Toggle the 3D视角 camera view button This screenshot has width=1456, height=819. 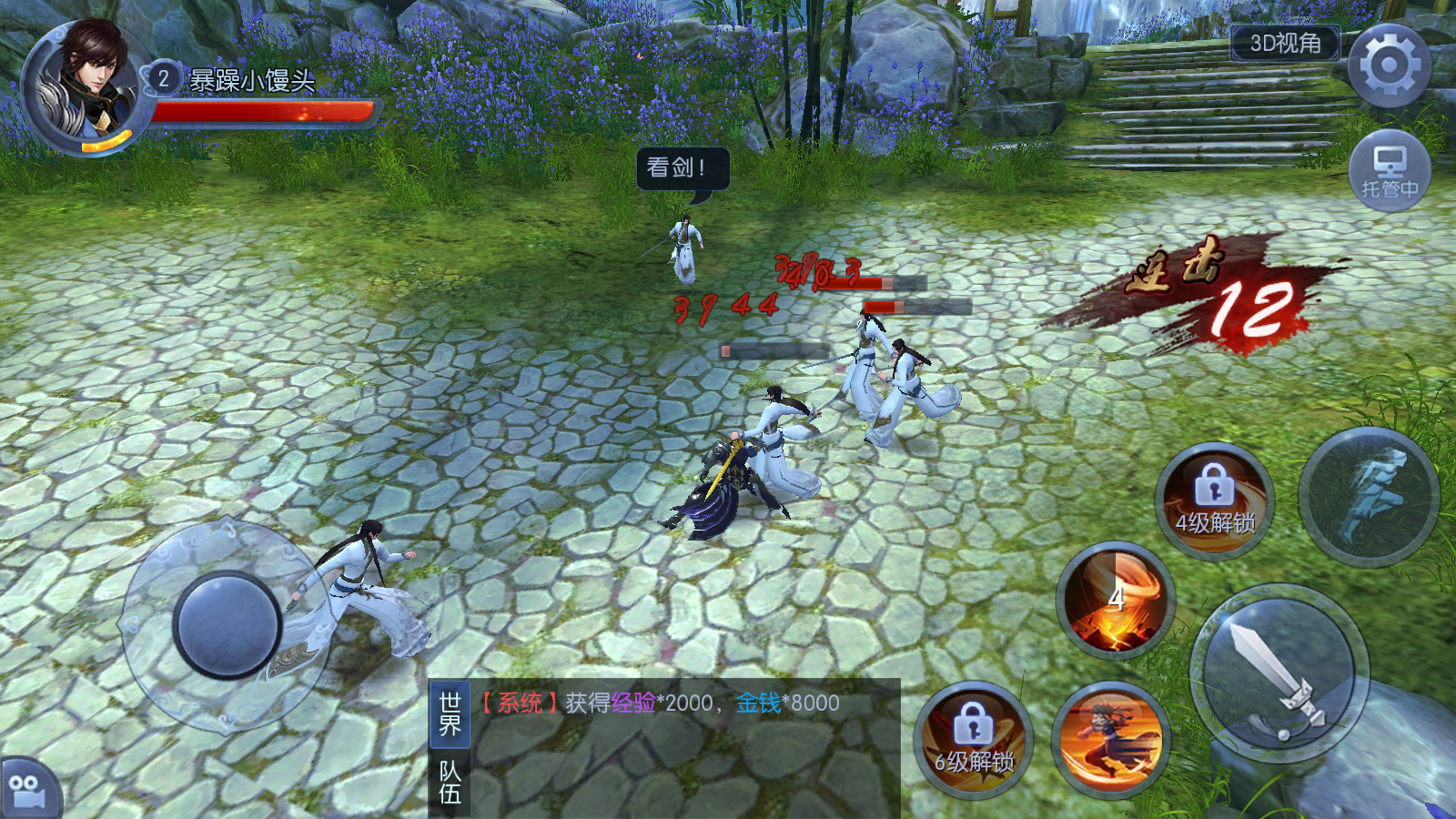tap(1285, 43)
